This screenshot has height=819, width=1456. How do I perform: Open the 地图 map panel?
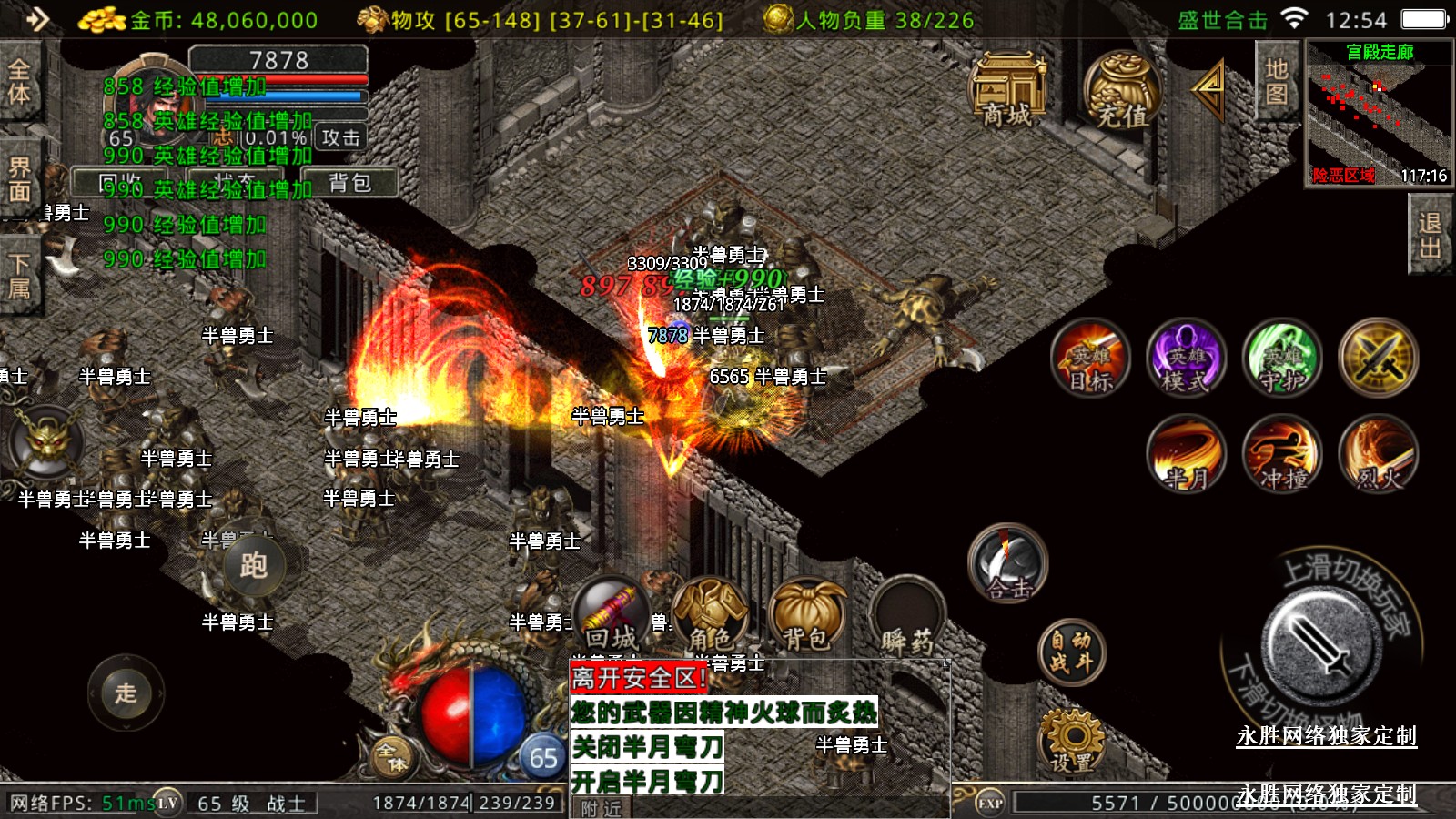point(1276,82)
